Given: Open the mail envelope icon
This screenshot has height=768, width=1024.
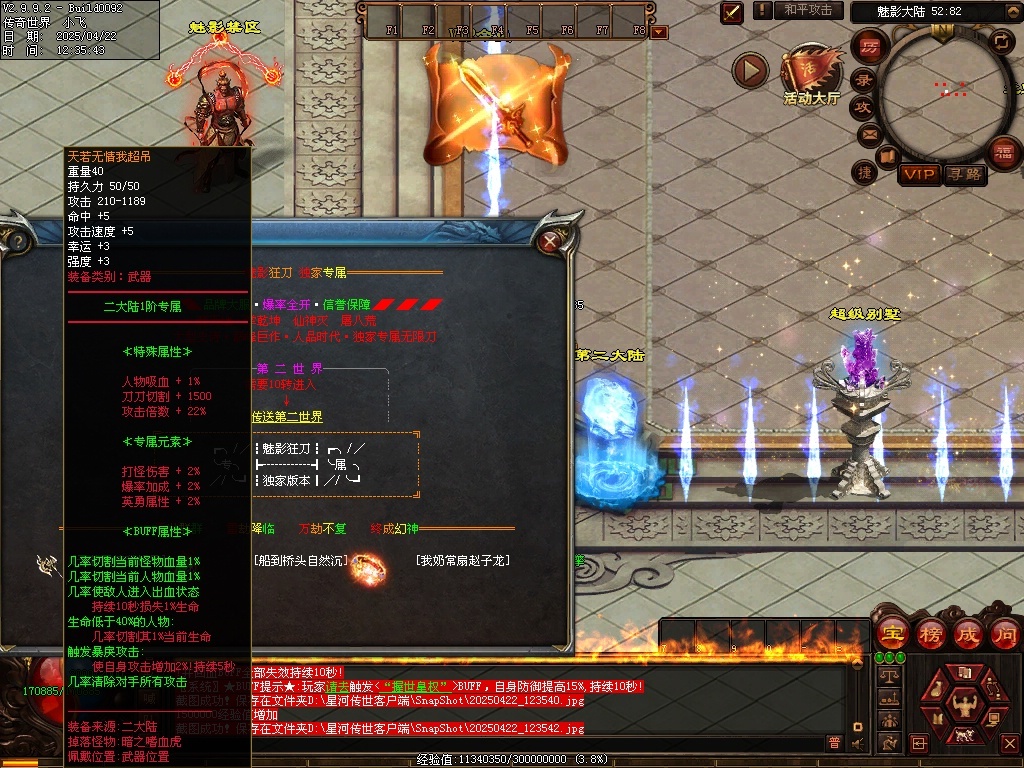Looking at the screenshot, I should pos(868,133).
